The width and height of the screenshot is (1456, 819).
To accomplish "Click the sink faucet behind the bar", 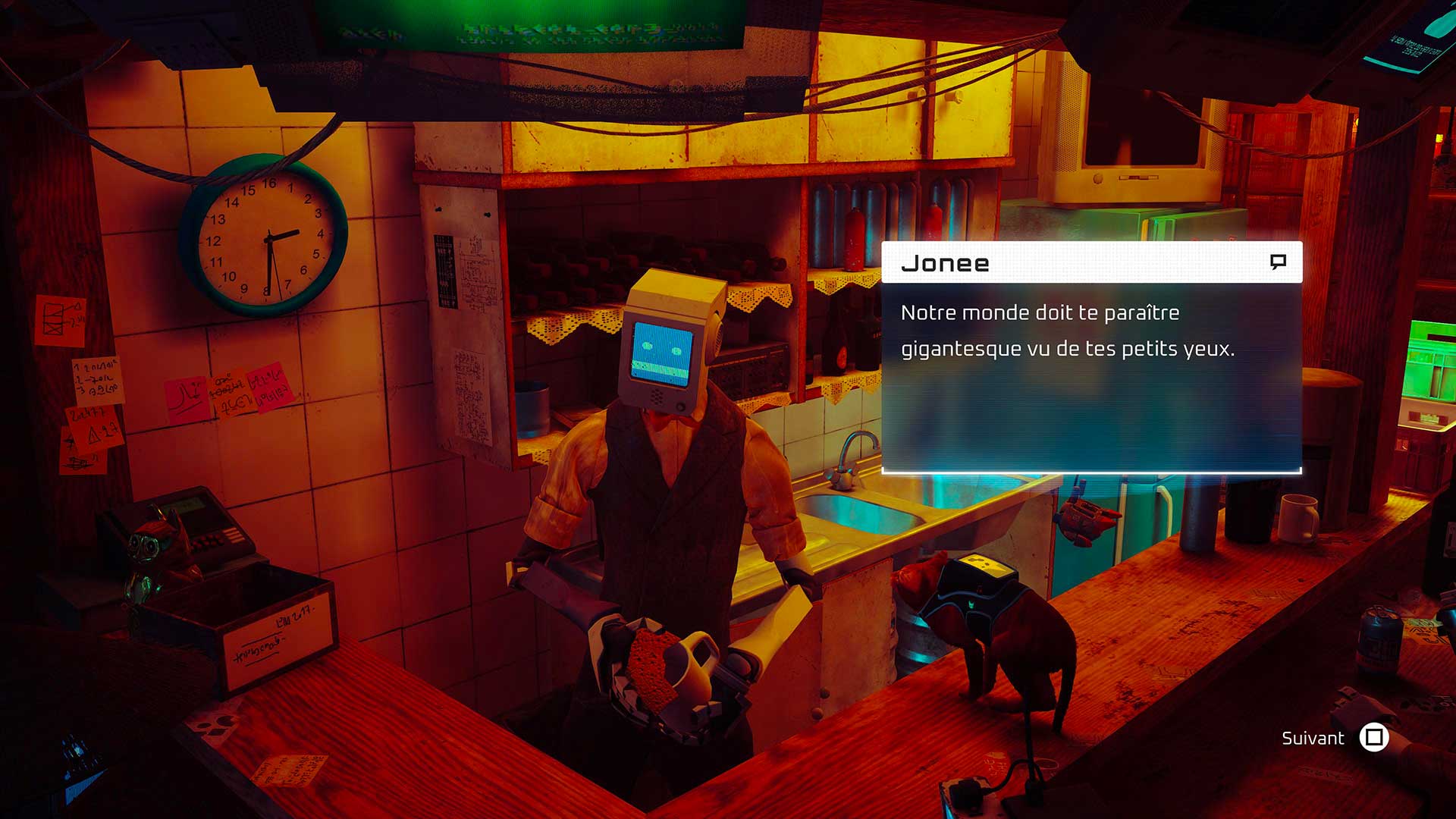I will [853, 455].
